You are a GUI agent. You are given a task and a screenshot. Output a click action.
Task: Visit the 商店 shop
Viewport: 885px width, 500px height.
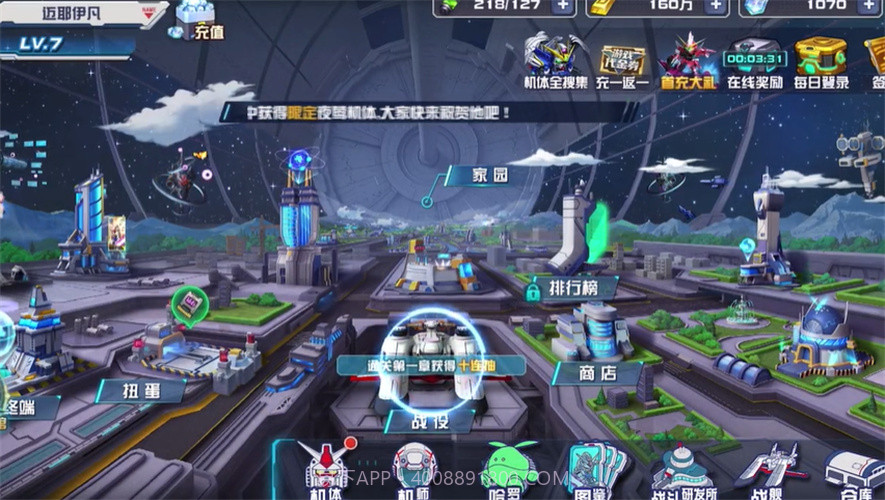(598, 372)
